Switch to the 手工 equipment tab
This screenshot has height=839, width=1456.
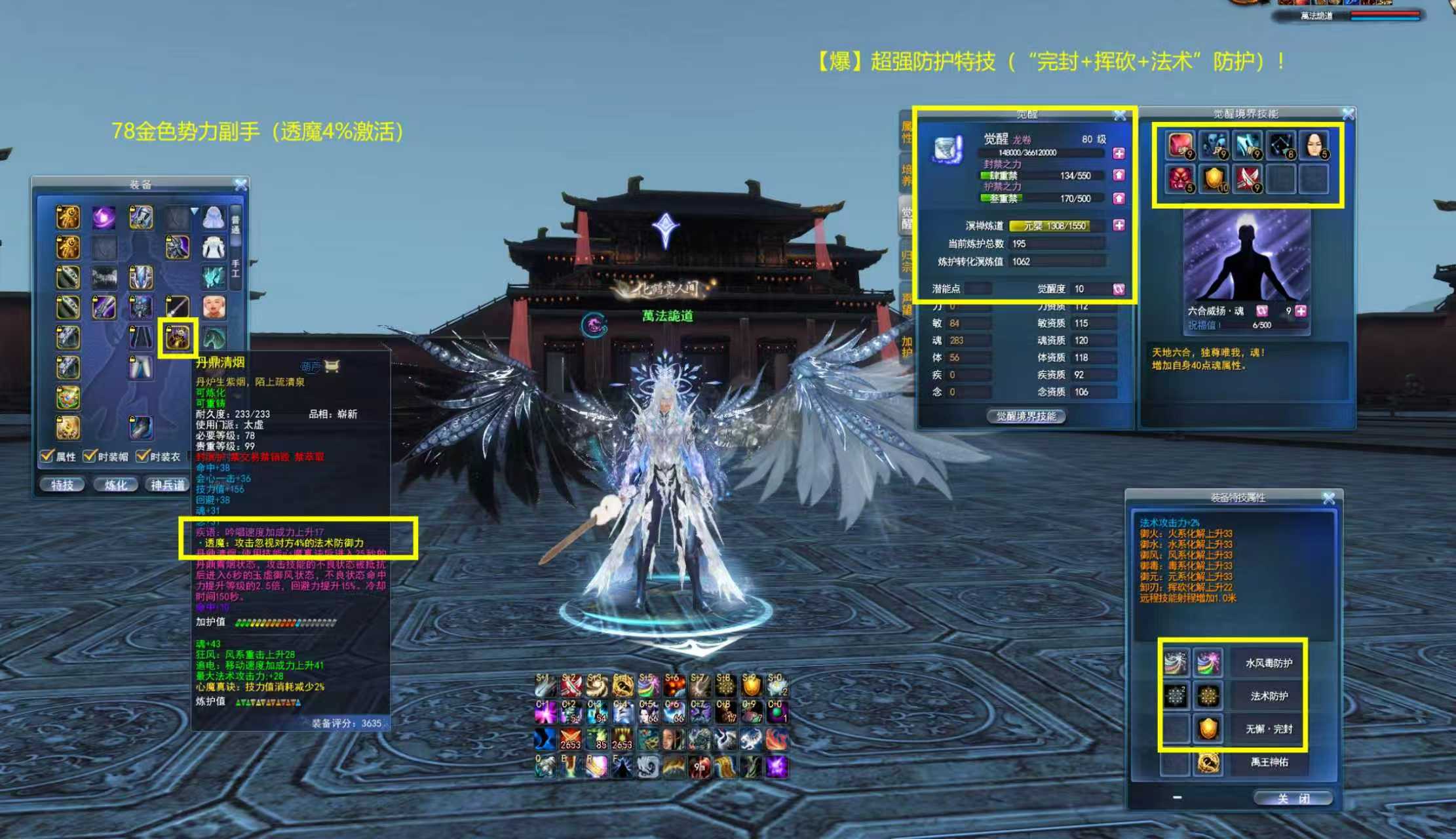point(236,269)
